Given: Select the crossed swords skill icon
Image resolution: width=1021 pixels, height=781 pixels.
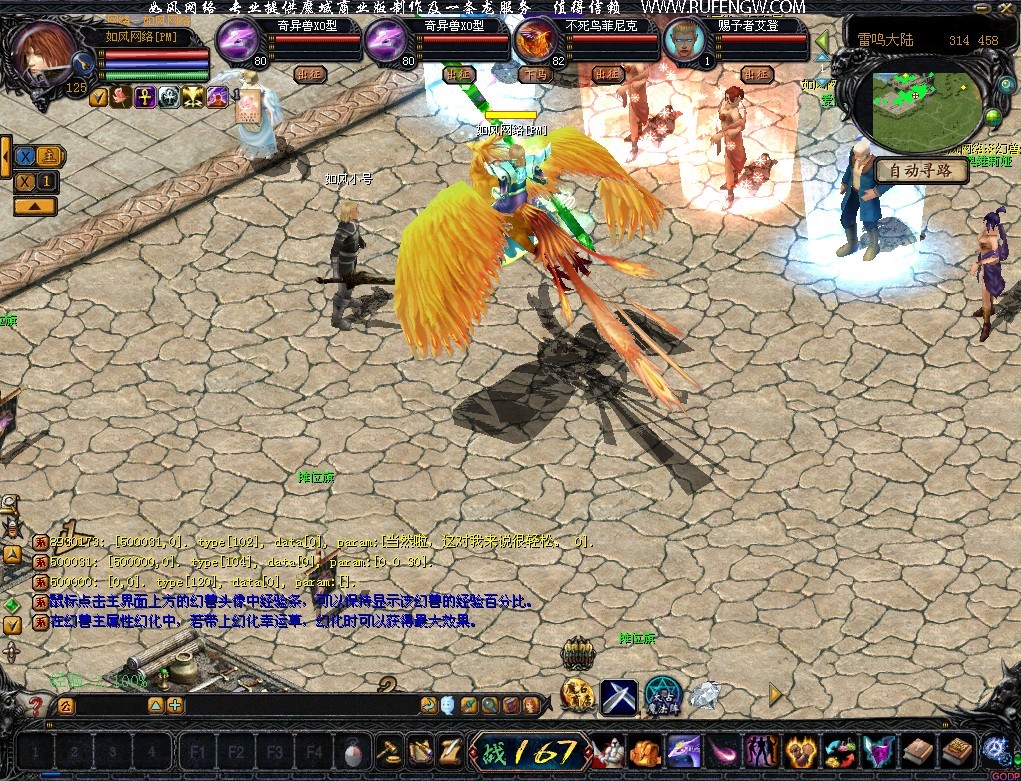Looking at the screenshot, I should coord(619,696).
